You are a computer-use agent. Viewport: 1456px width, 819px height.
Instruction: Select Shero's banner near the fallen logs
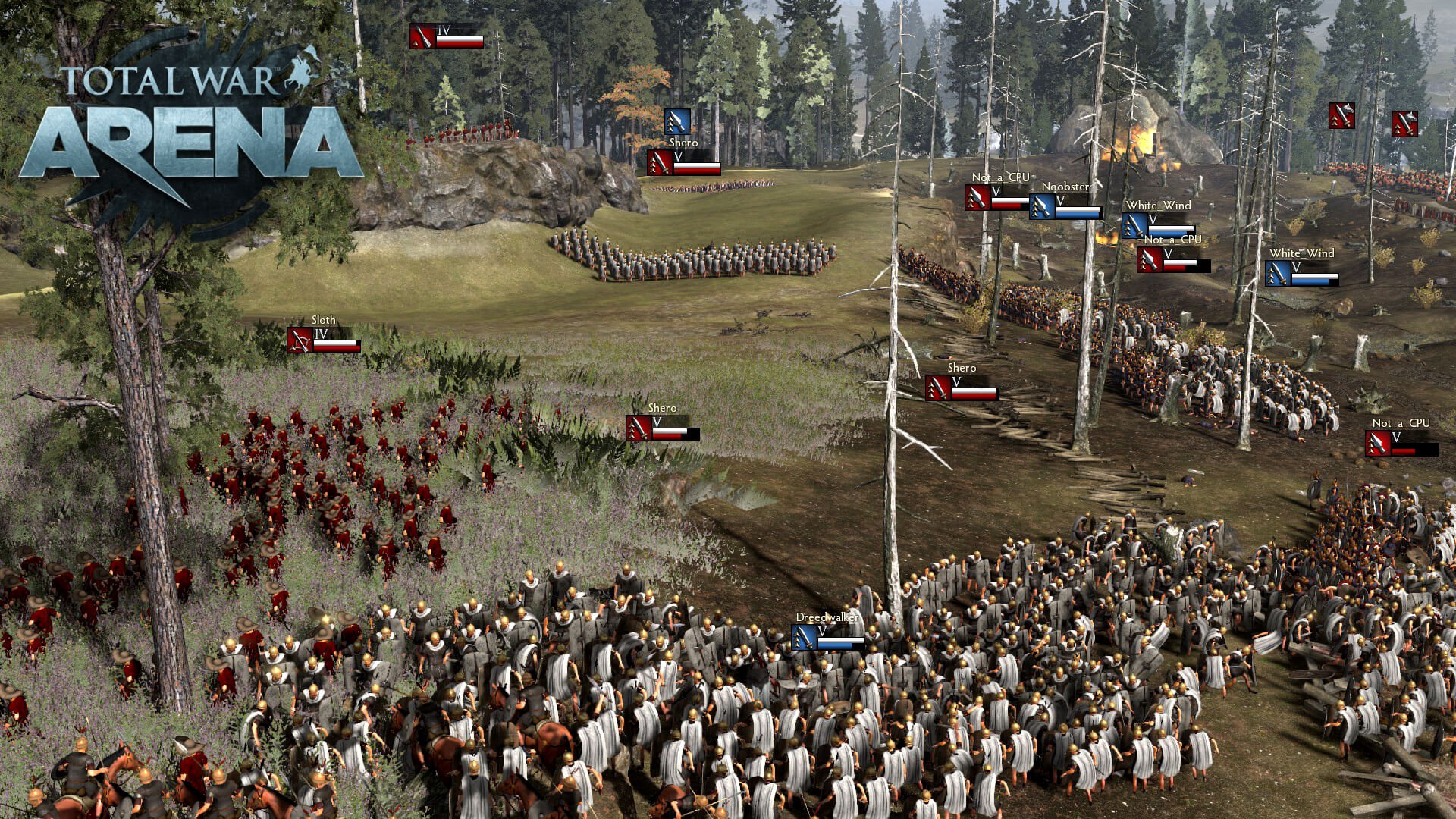tap(938, 389)
